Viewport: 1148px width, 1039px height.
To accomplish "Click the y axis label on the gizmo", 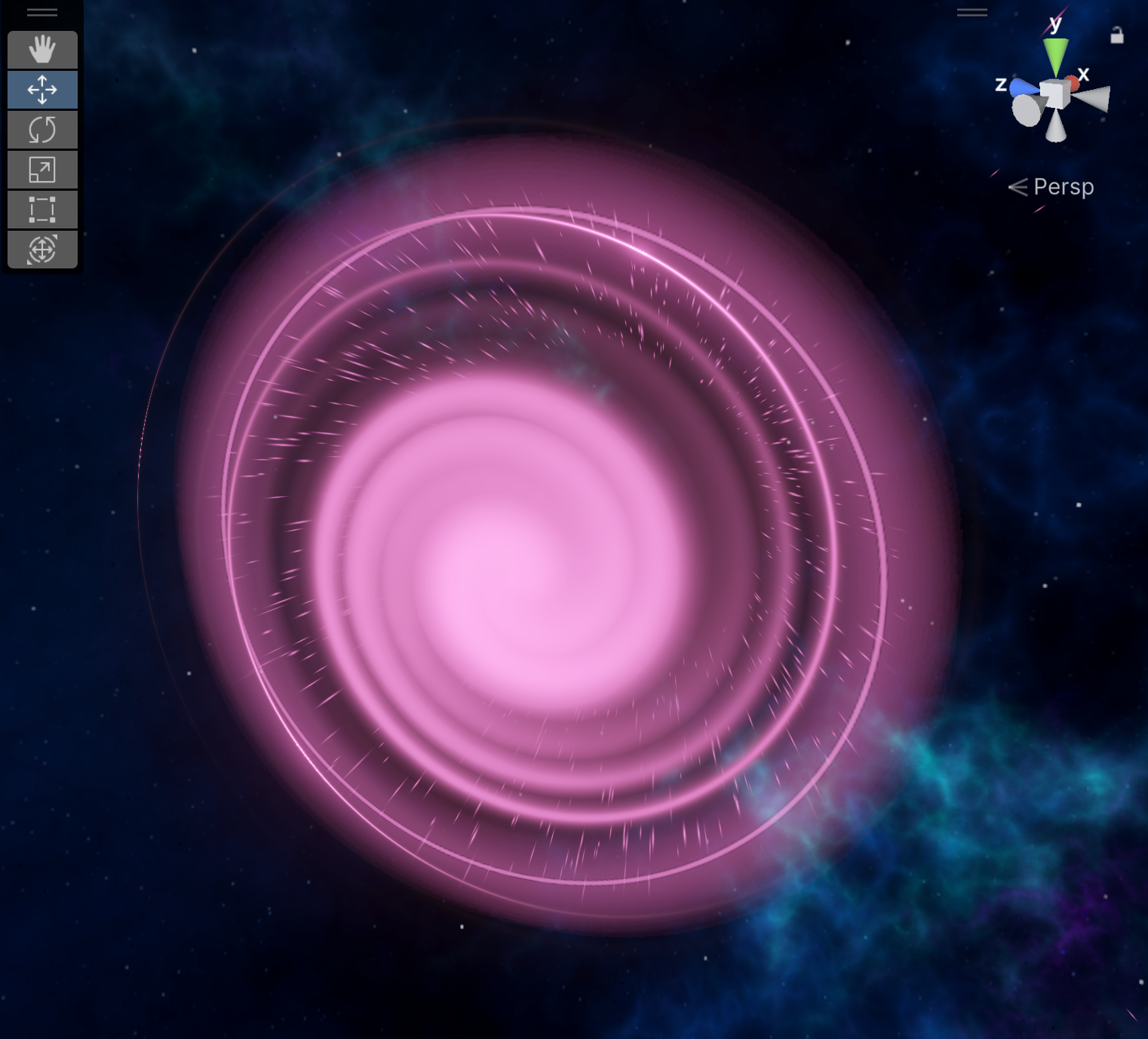I will (x=1055, y=24).
